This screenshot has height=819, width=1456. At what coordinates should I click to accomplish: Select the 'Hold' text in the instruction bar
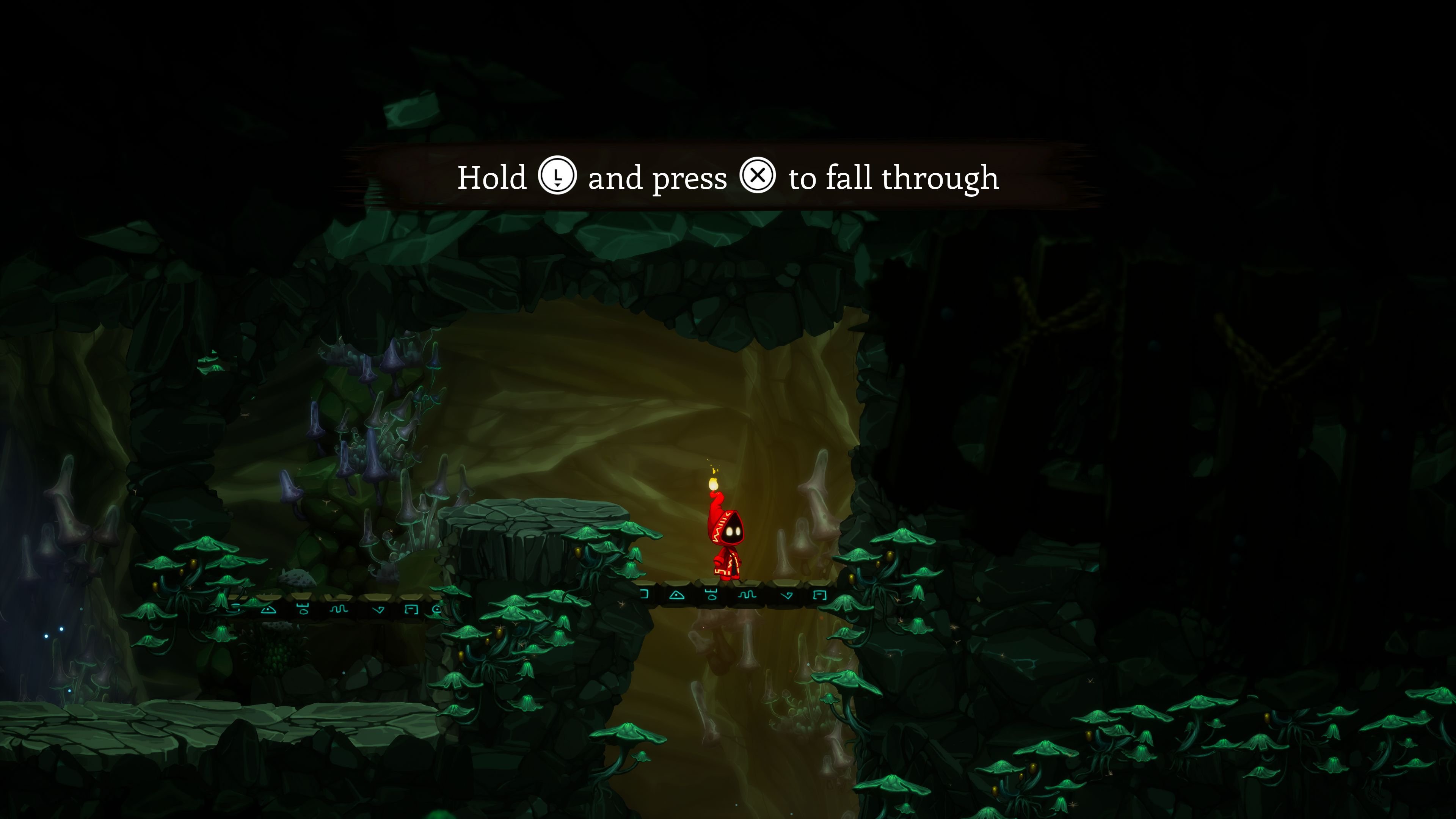[492, 178]
